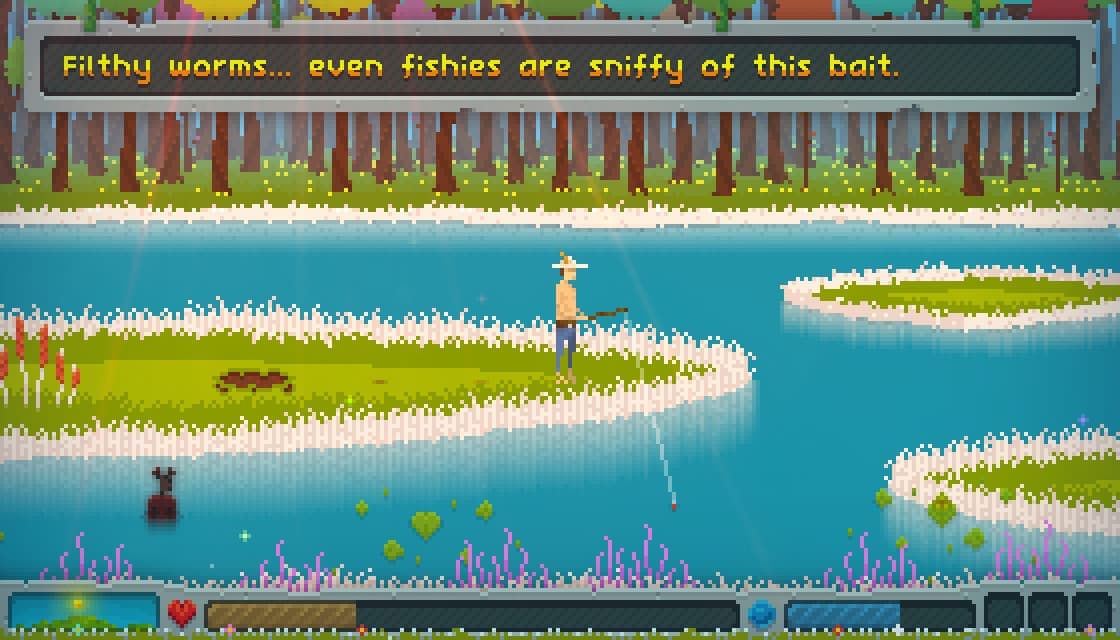The image size is (1120, 640).
Task: Select the blue orb icon
Action: coord(762,613)
